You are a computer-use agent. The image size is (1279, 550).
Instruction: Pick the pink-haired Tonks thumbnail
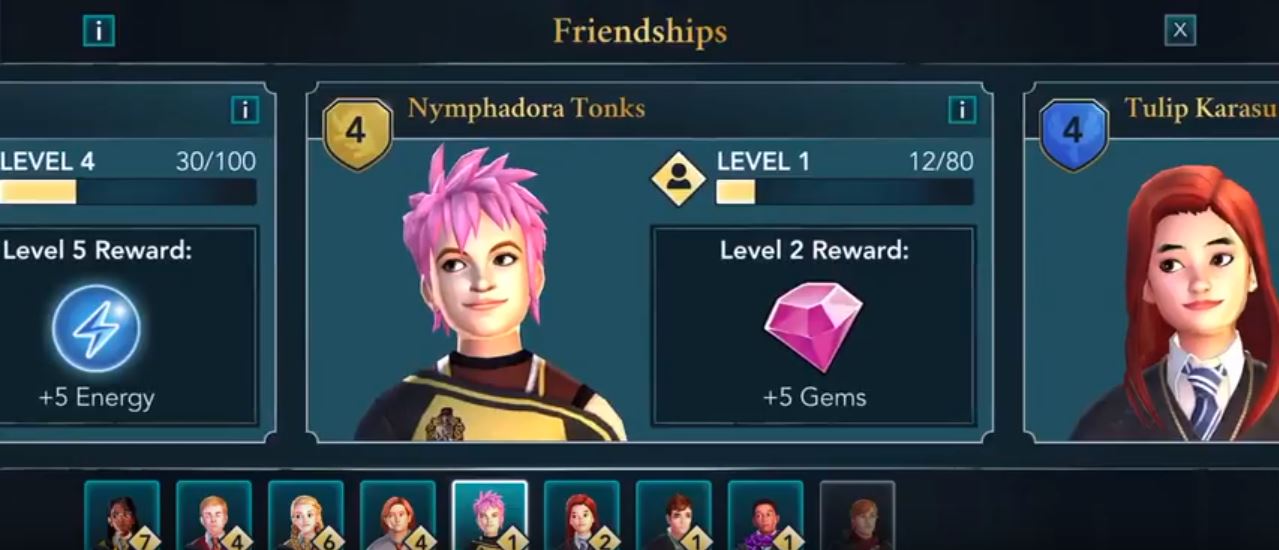[490, 516]
